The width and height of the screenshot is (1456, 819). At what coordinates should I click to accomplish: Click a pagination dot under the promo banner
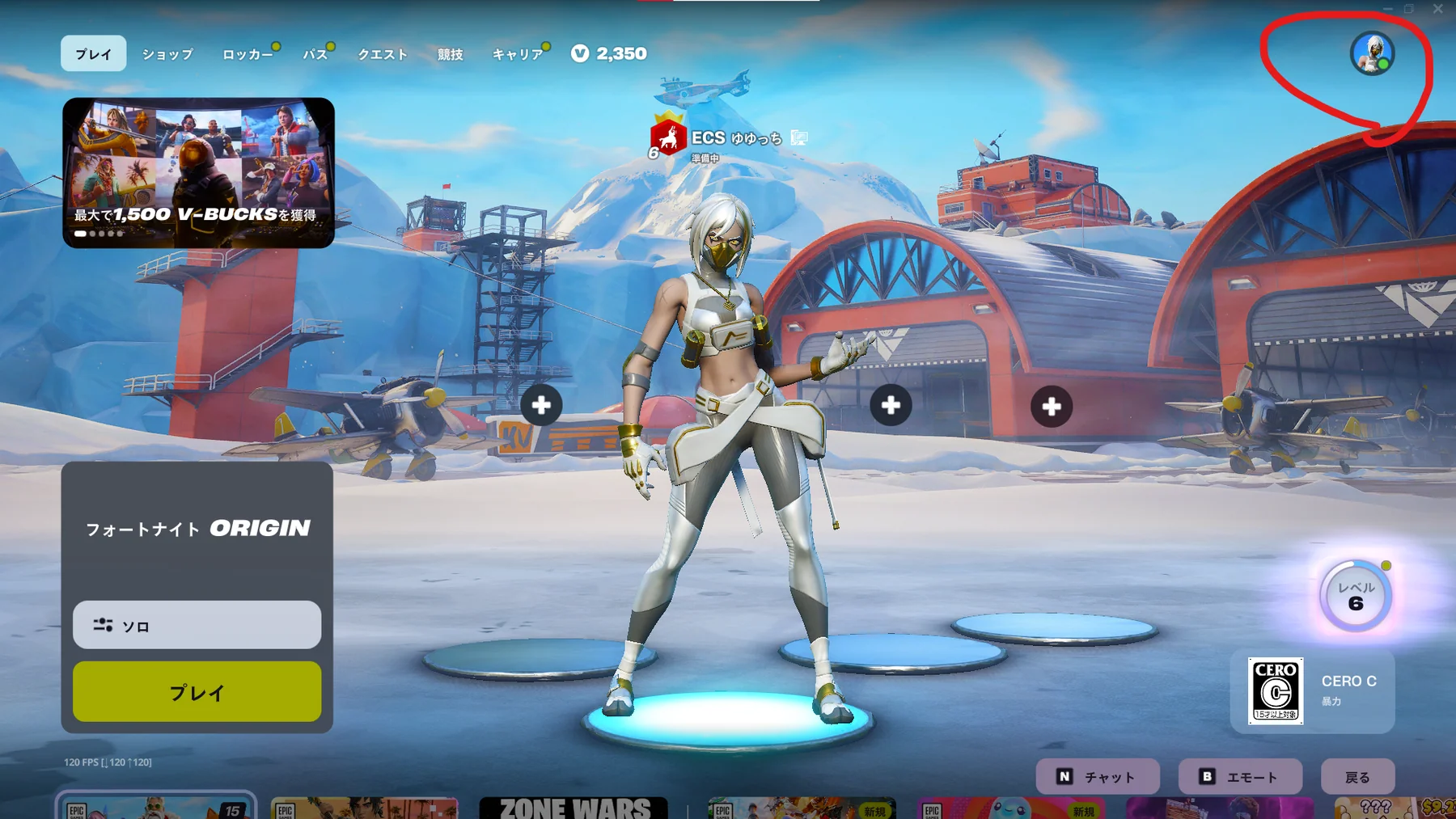coord(93,234)
